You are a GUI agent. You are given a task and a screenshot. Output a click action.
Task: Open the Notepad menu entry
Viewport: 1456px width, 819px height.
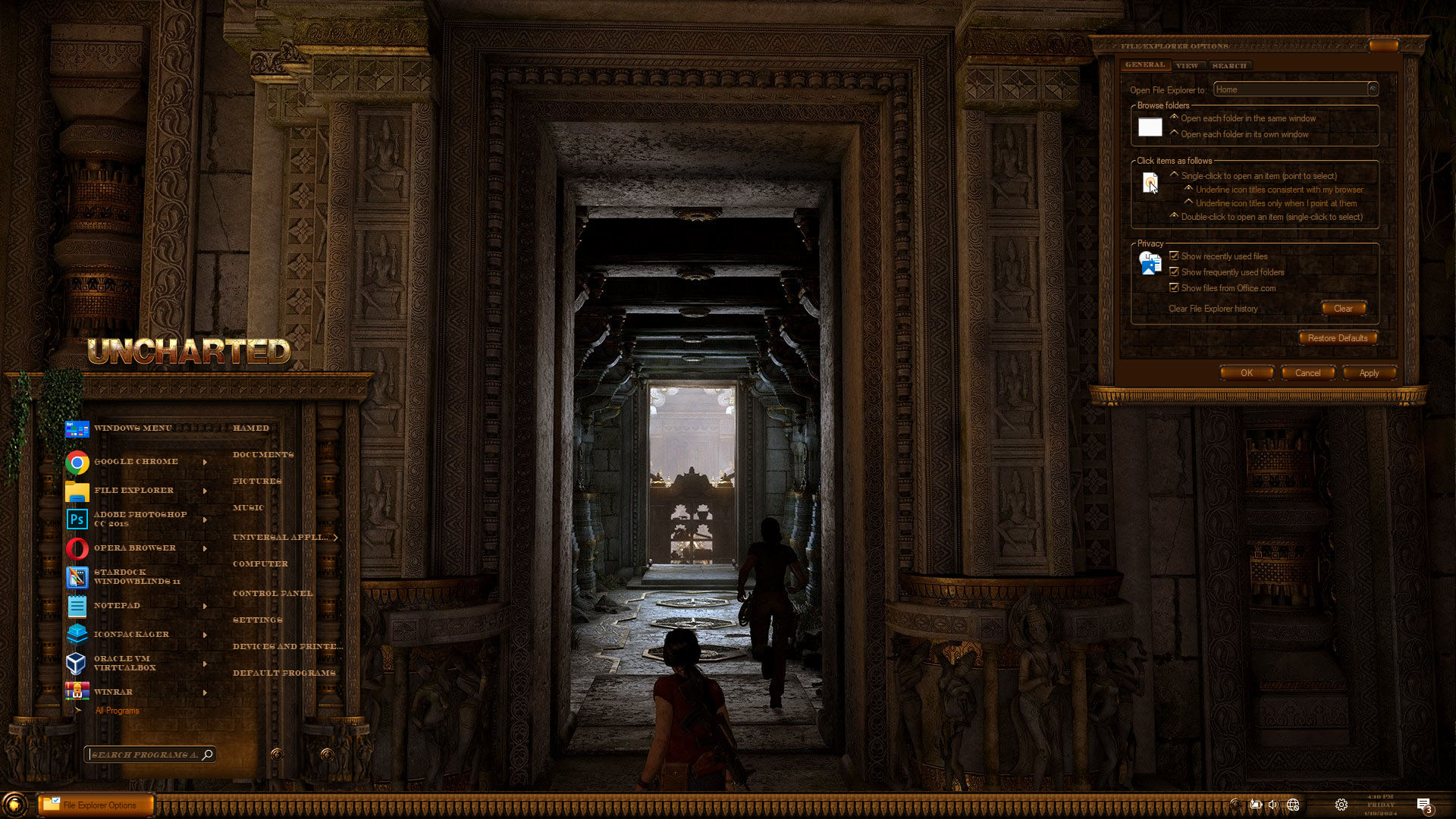[117, 606]
